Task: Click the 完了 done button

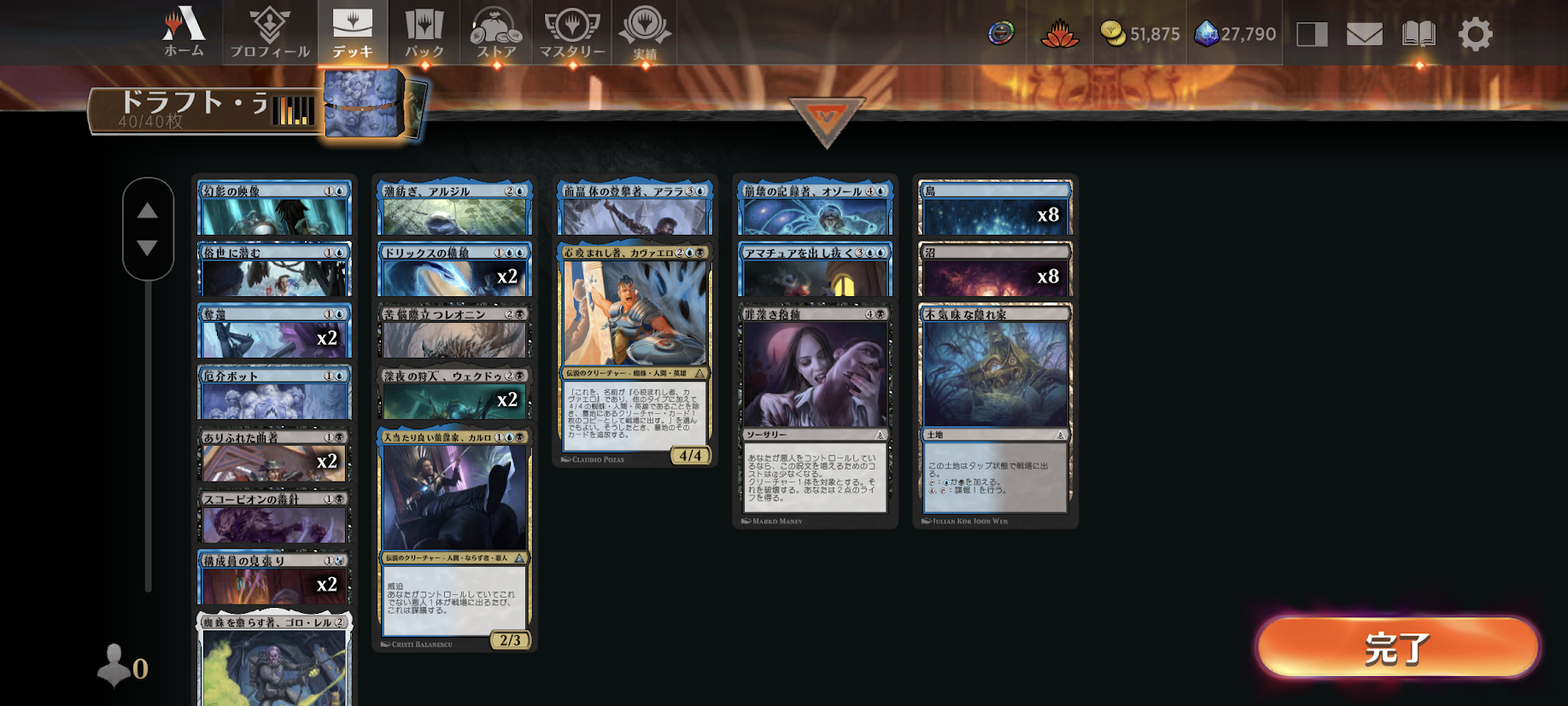Action: [x=1398, y=648]
